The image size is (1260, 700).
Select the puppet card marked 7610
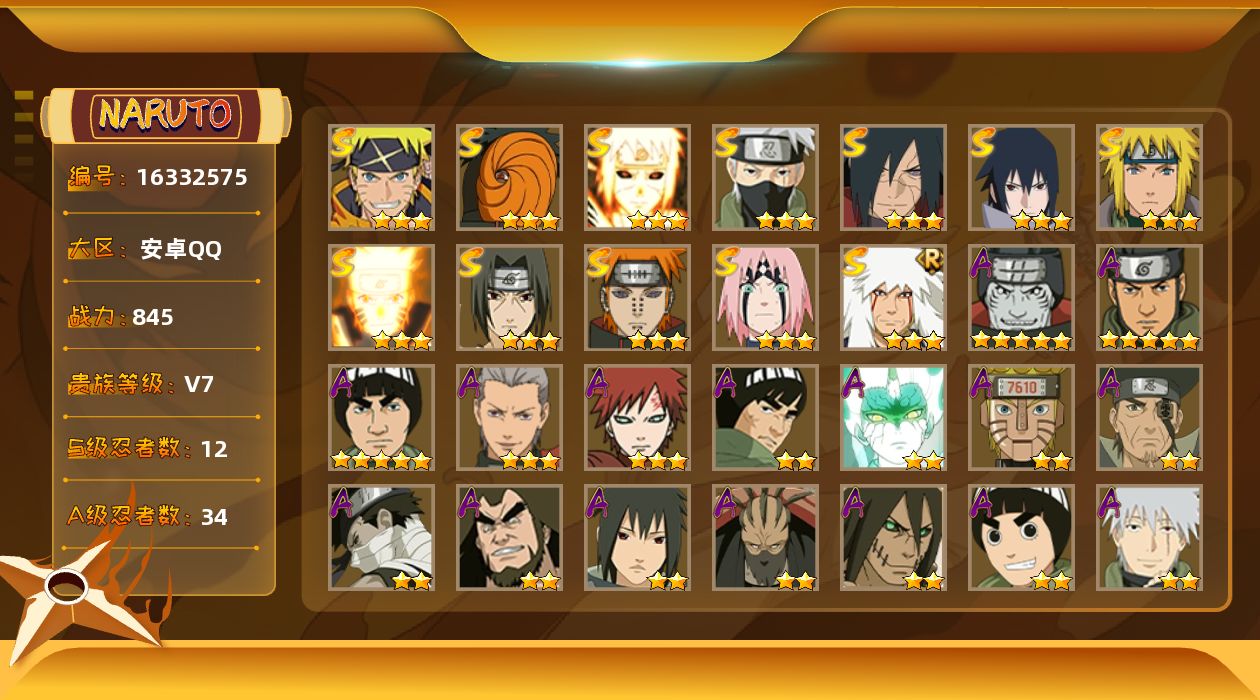(x=1021, y=417)
